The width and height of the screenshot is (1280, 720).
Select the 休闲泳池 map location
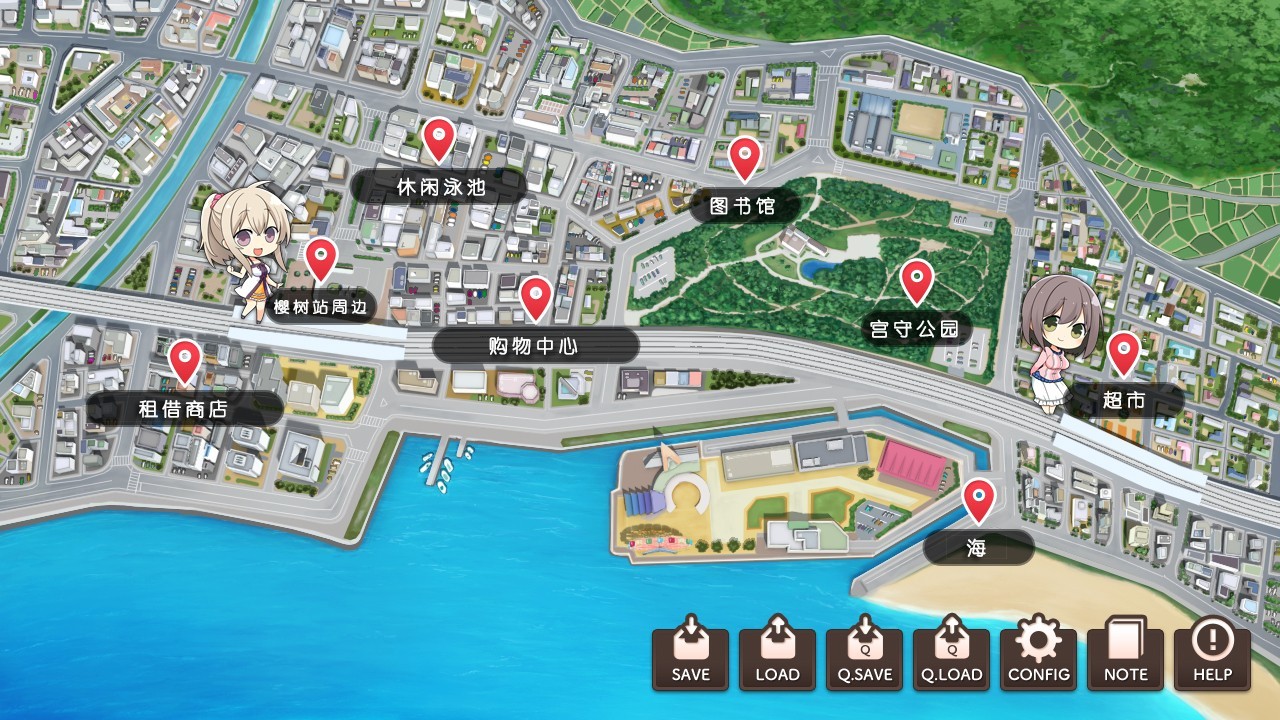[x=440, y=185]
